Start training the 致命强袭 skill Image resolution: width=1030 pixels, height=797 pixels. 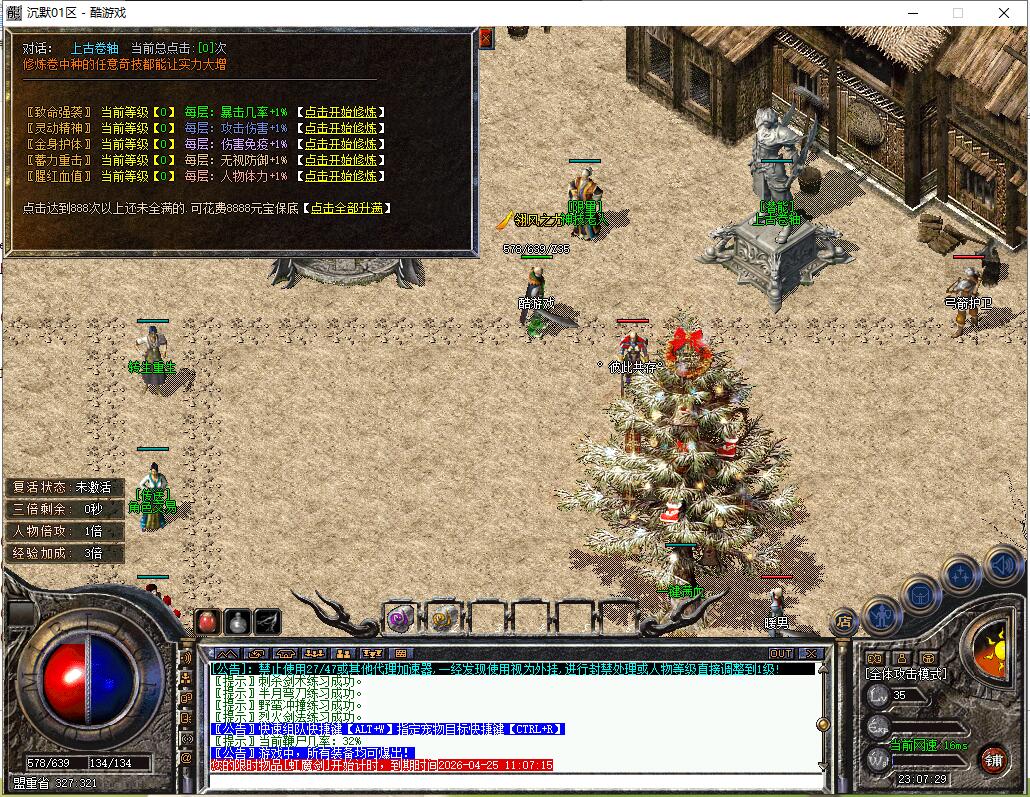[x=341, y=112]
